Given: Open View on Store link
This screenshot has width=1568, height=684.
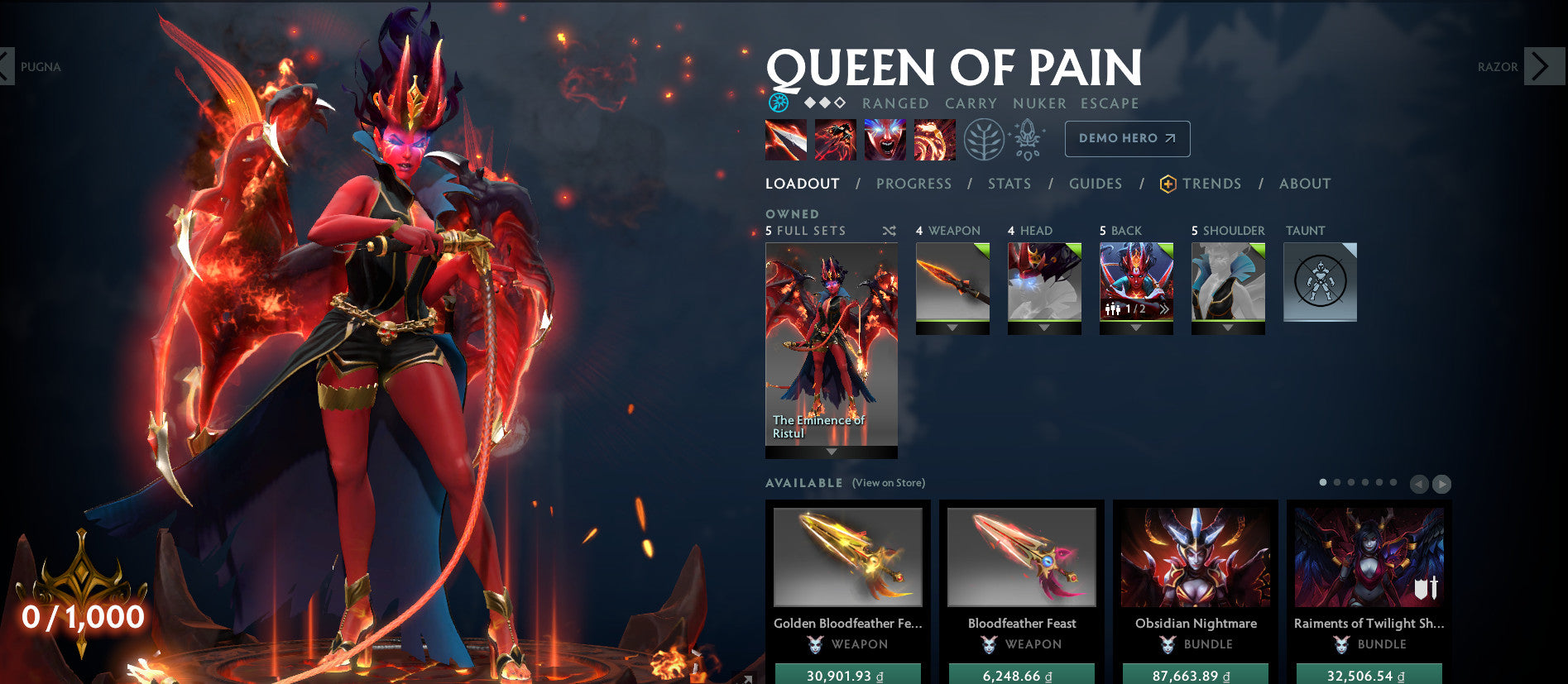Looking at the screenshot, I should (887, 481).
